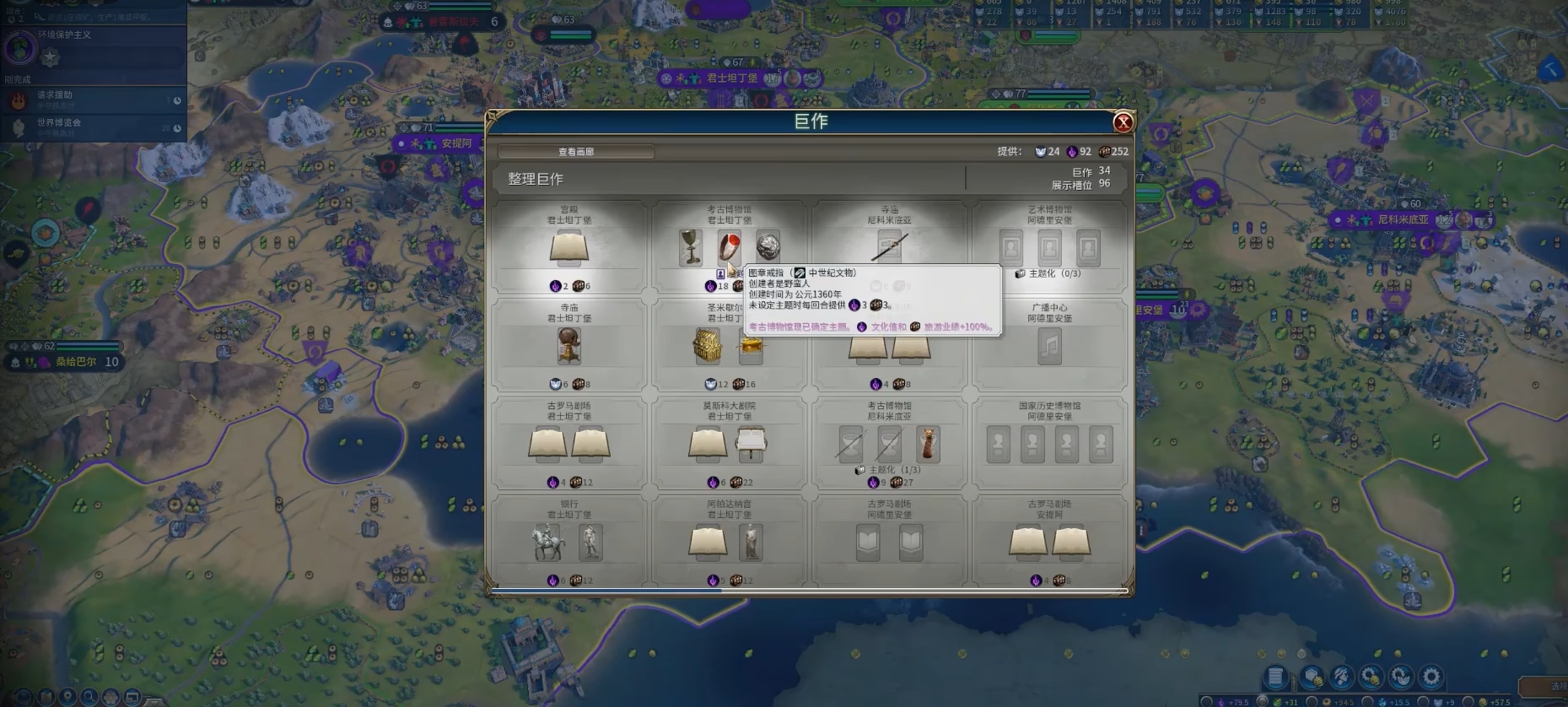Choose the book in the 宫殿 palace slot
Screen dimensions: 1568x707
click(x=569, y=248)
